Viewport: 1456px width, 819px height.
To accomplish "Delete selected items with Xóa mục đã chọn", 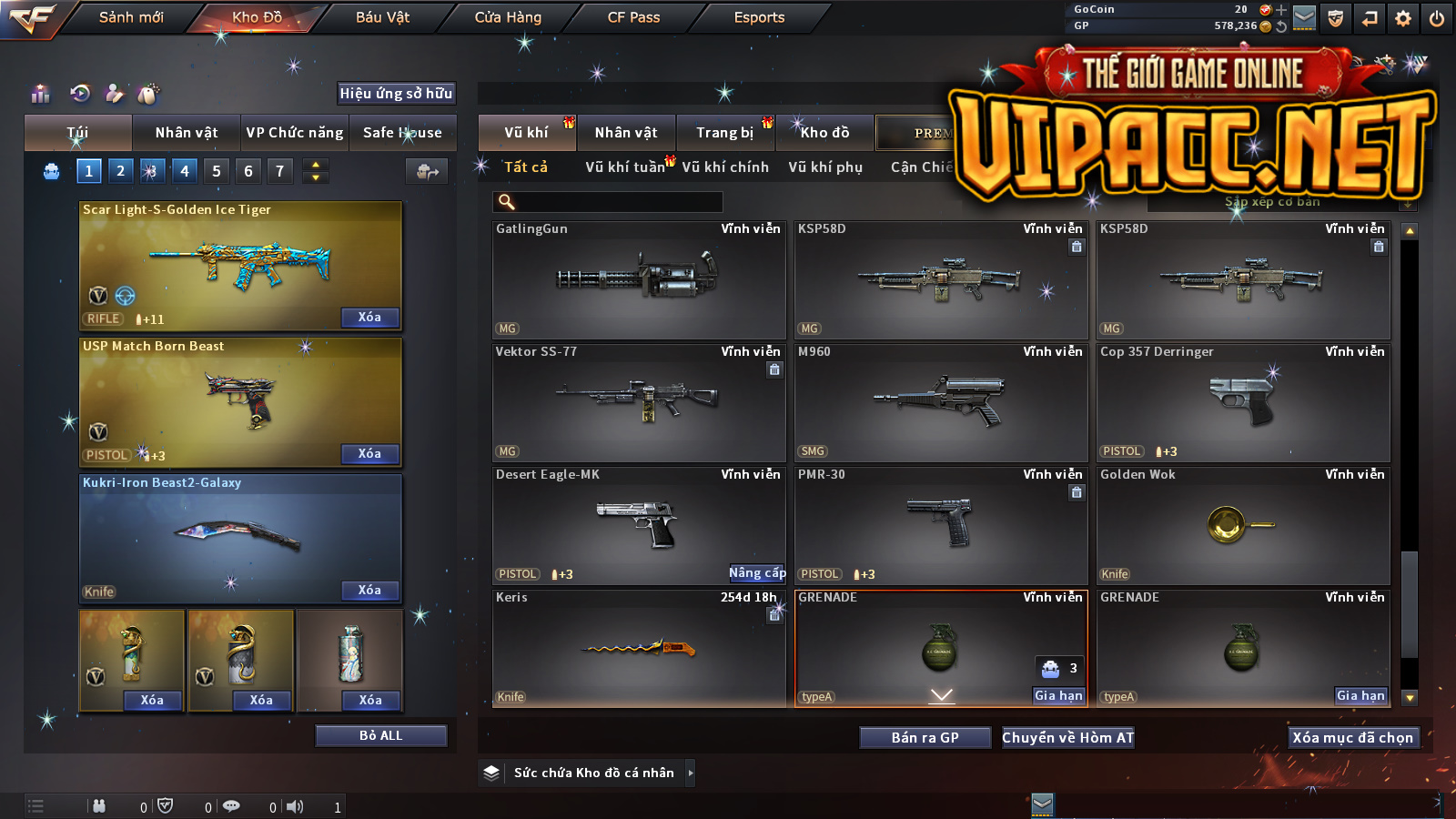I will 1352,738.
